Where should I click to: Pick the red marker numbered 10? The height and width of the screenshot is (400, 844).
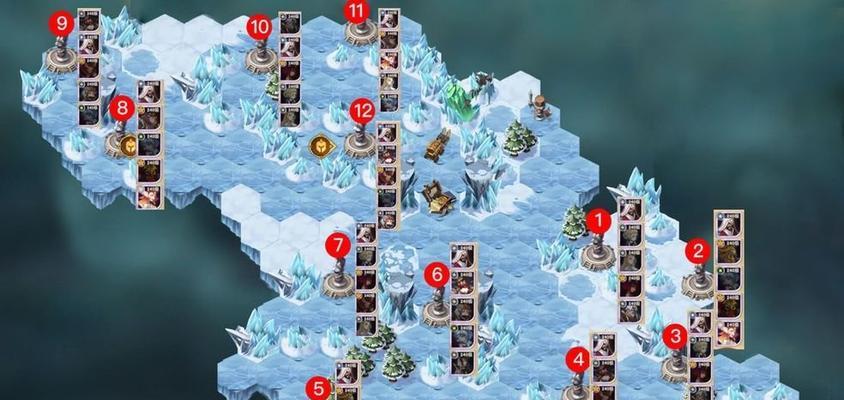(x=259, y=27)
